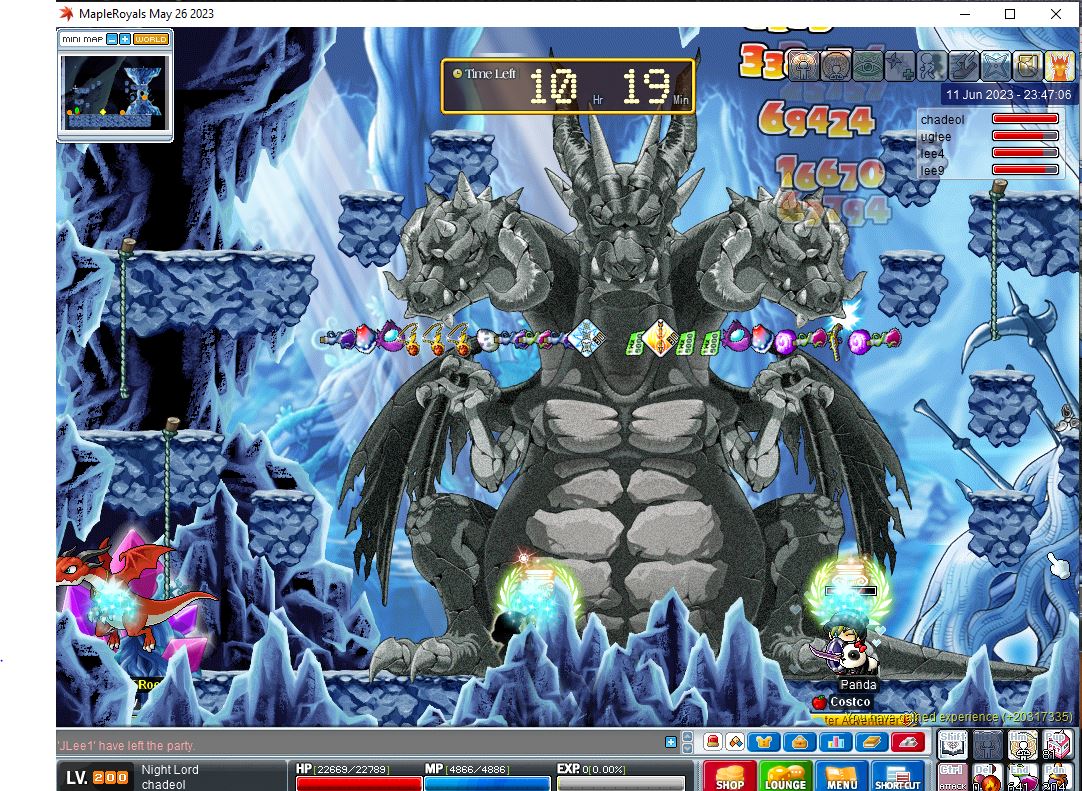The image size is (1082, 791).
Task: Open the inventory bag icon button
Action: point(801,742)
